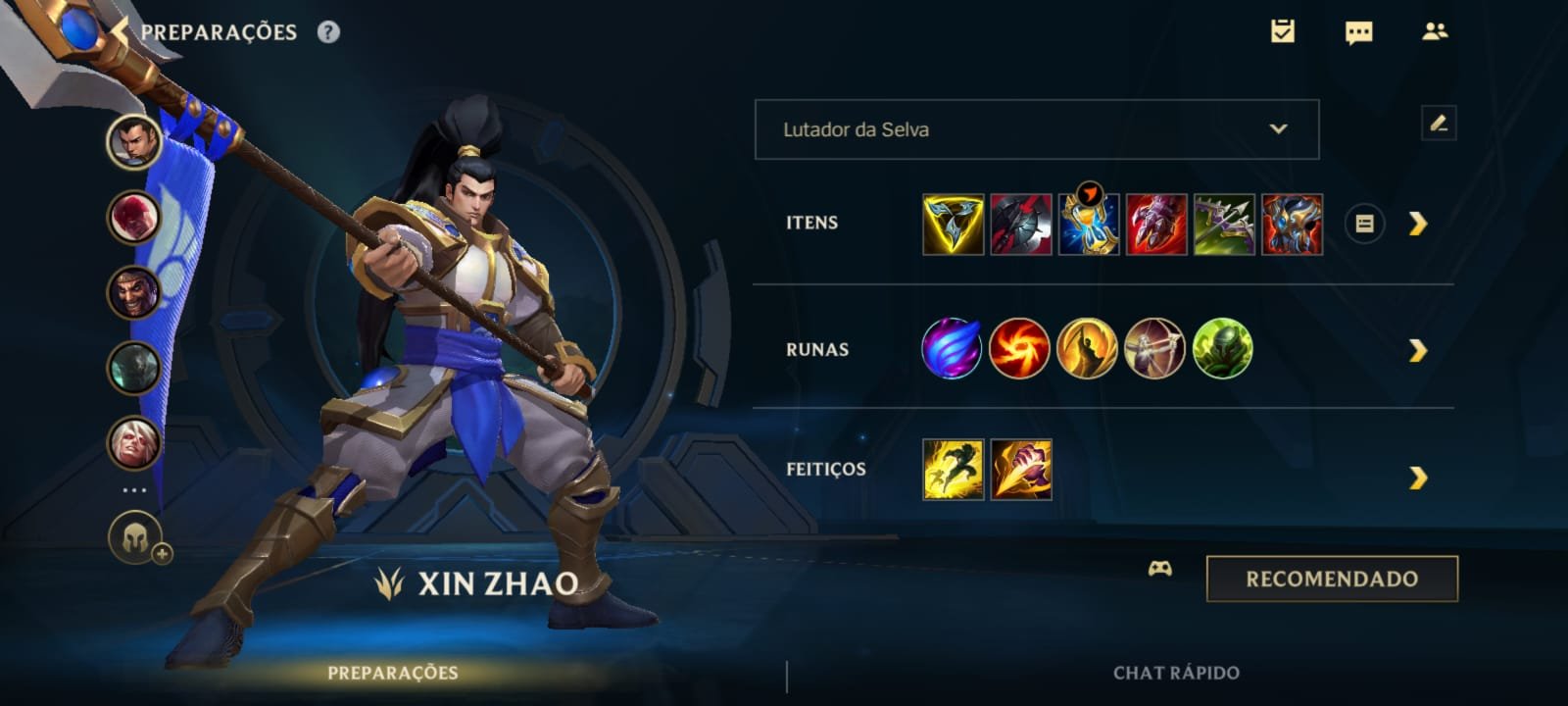This screenshot has width=1568, height=706.
Task: Open the friends list icon
Action: click(1438, 32)
